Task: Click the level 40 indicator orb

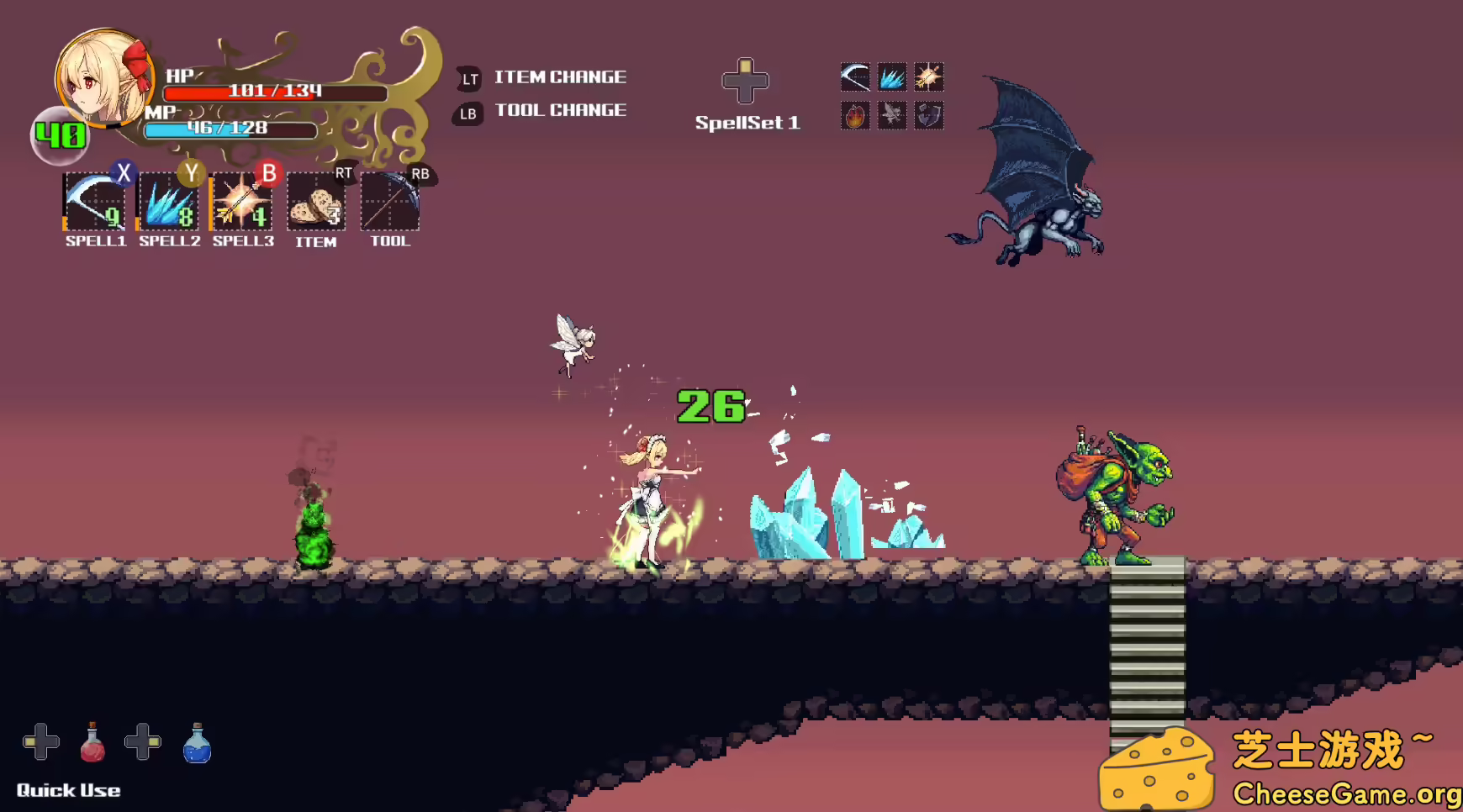Action: coord(59,134)
